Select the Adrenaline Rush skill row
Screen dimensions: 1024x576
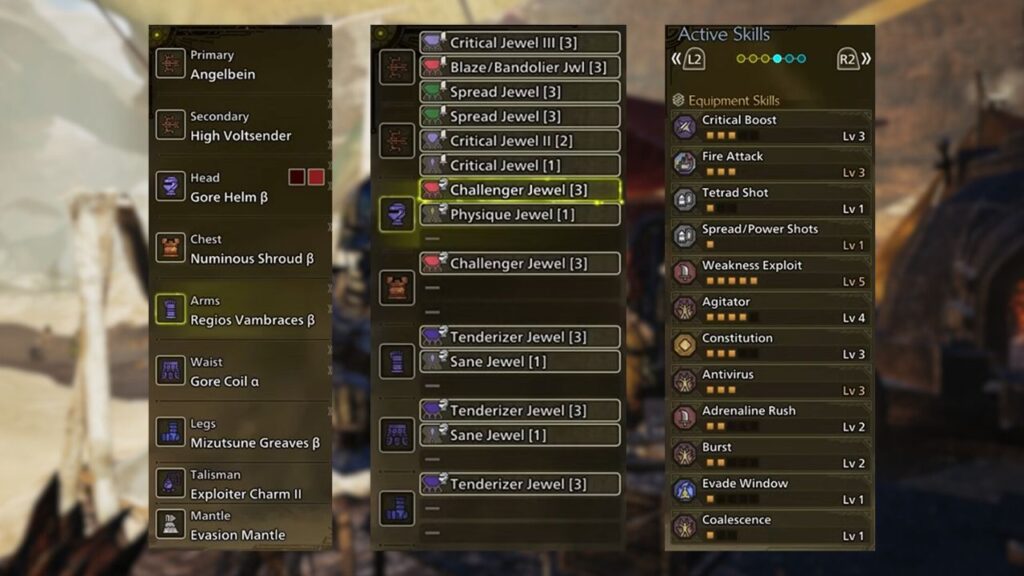(769, 418)
